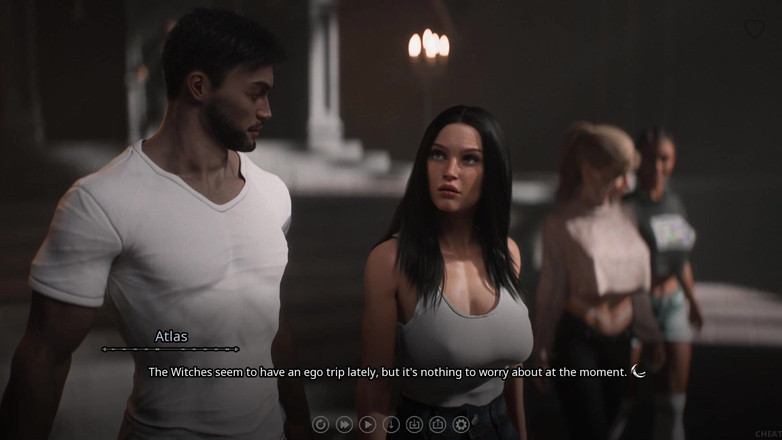Skip dialogue with the fast-forward button
Viewport: 782px width, 440px height.
click(344, 424)
